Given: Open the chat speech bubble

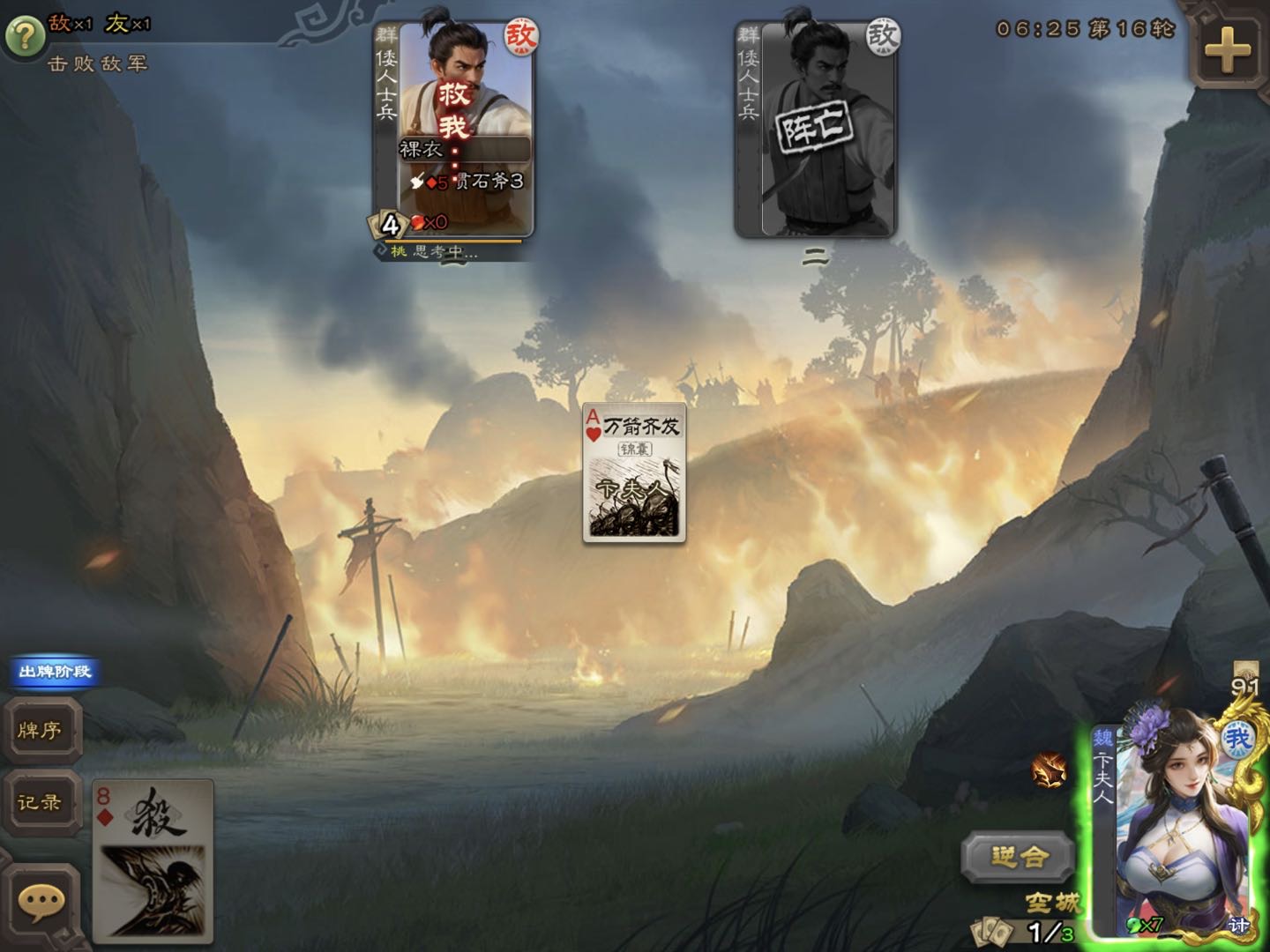Looking at the screenshot, I should click(x=41, y=903).
